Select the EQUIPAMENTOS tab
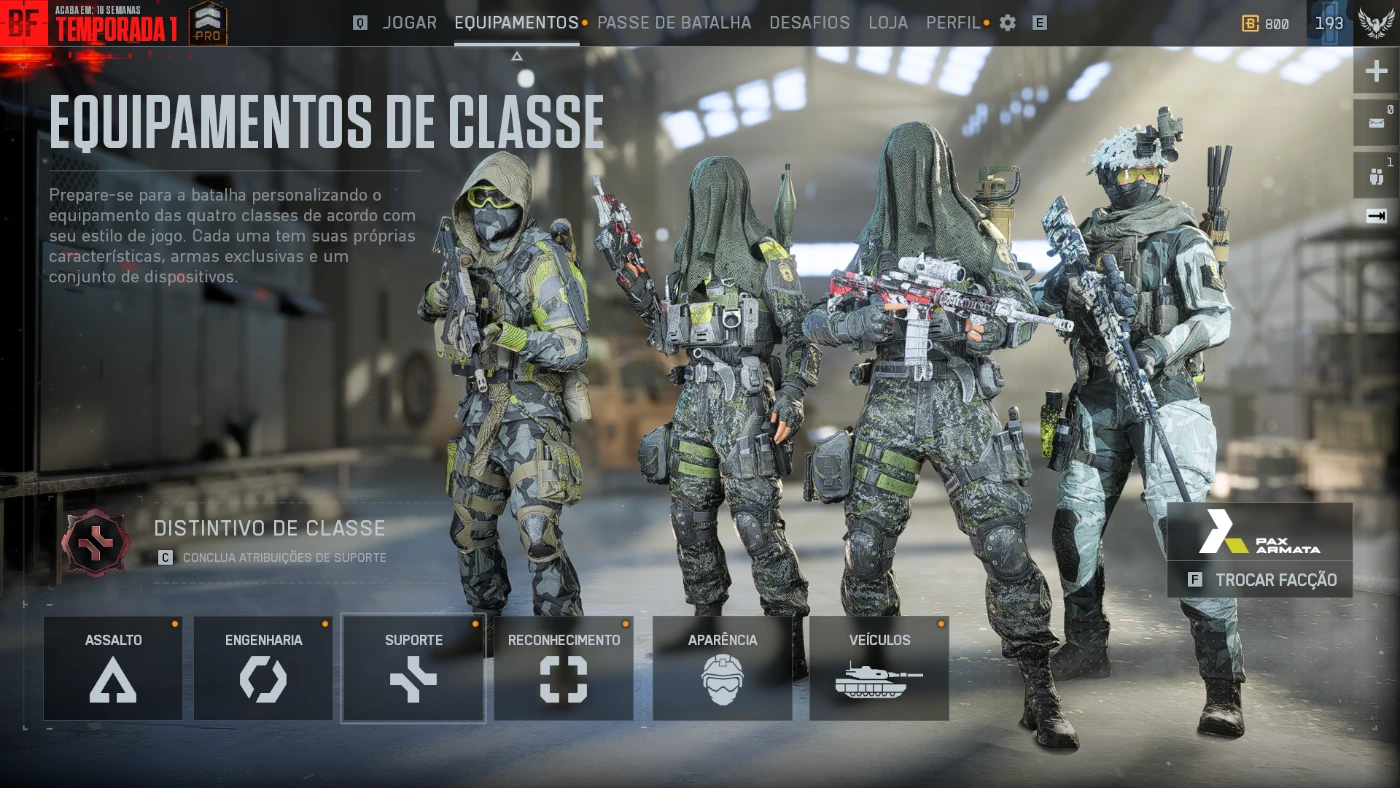The height and width of the screenshot is (788, 1400). (516, 22)
